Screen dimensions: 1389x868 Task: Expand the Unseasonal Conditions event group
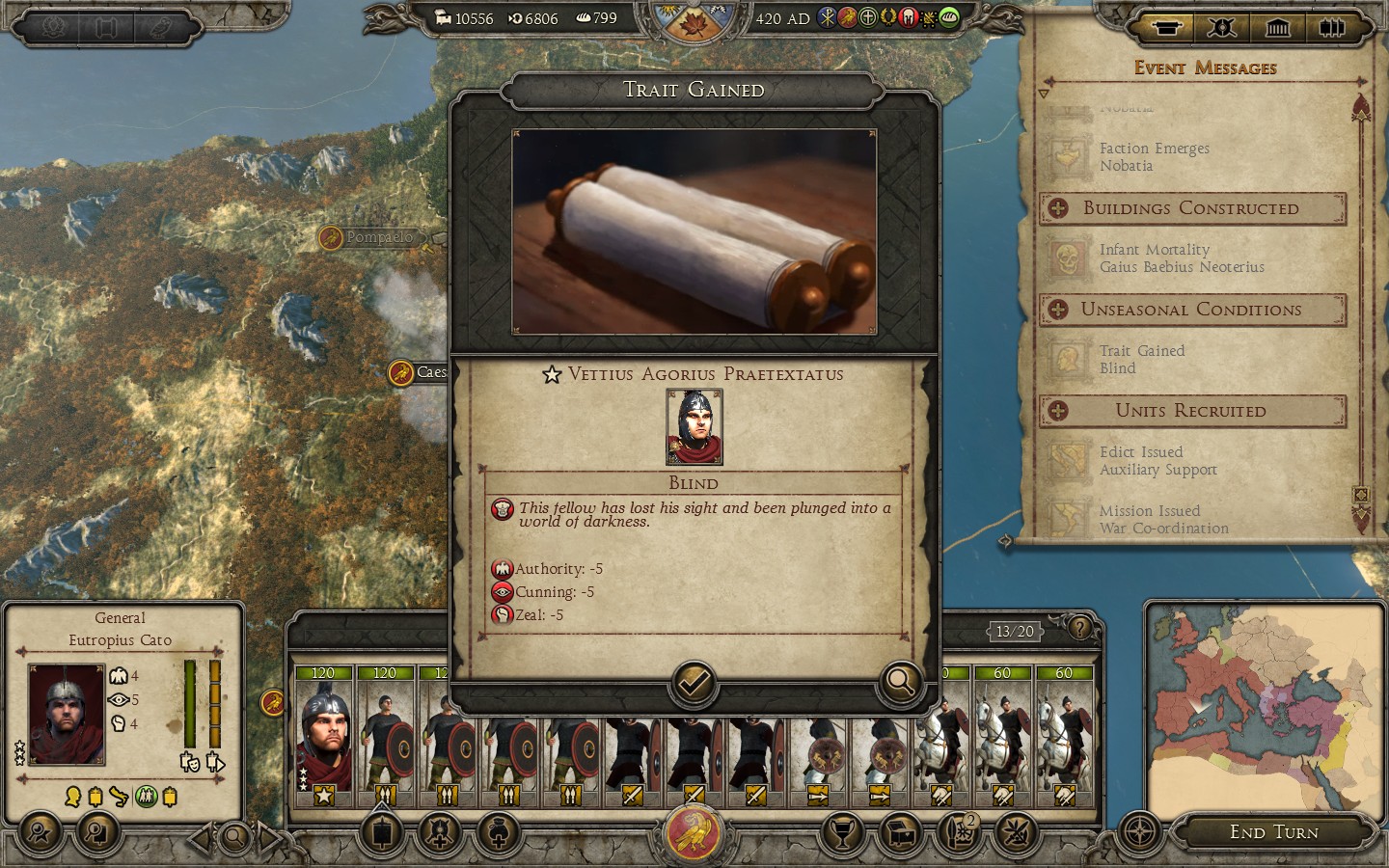click(x=1058, y=310)
